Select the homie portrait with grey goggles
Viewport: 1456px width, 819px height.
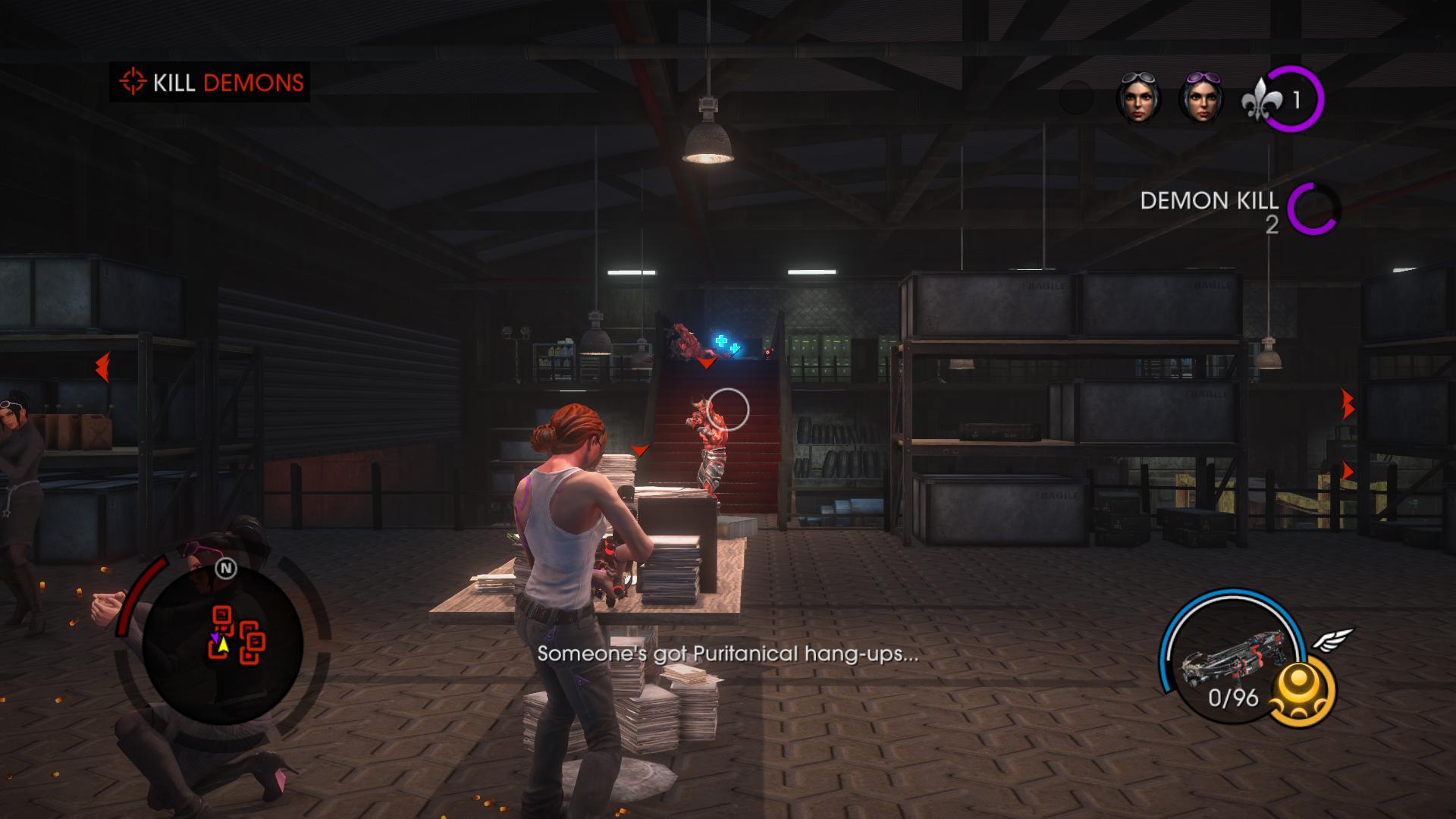coord(1137,99)
